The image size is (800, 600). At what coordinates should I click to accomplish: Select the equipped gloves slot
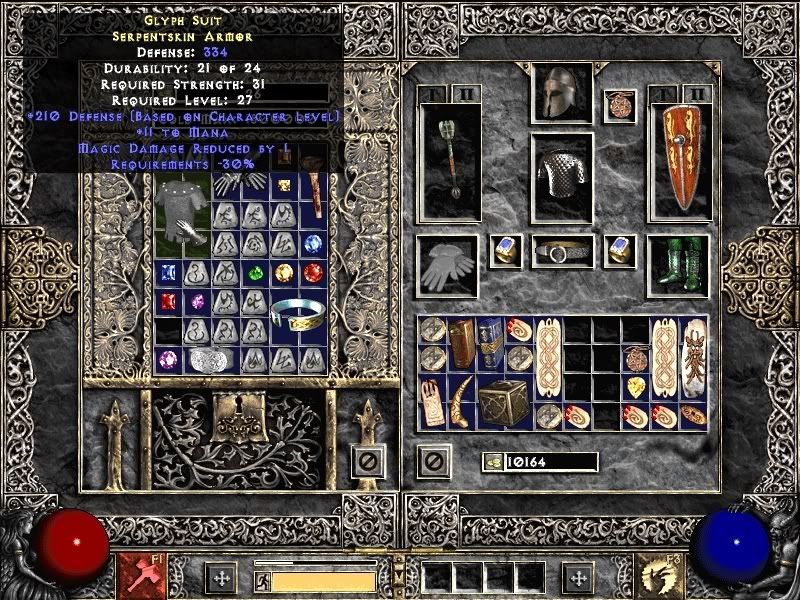(447, 265)
